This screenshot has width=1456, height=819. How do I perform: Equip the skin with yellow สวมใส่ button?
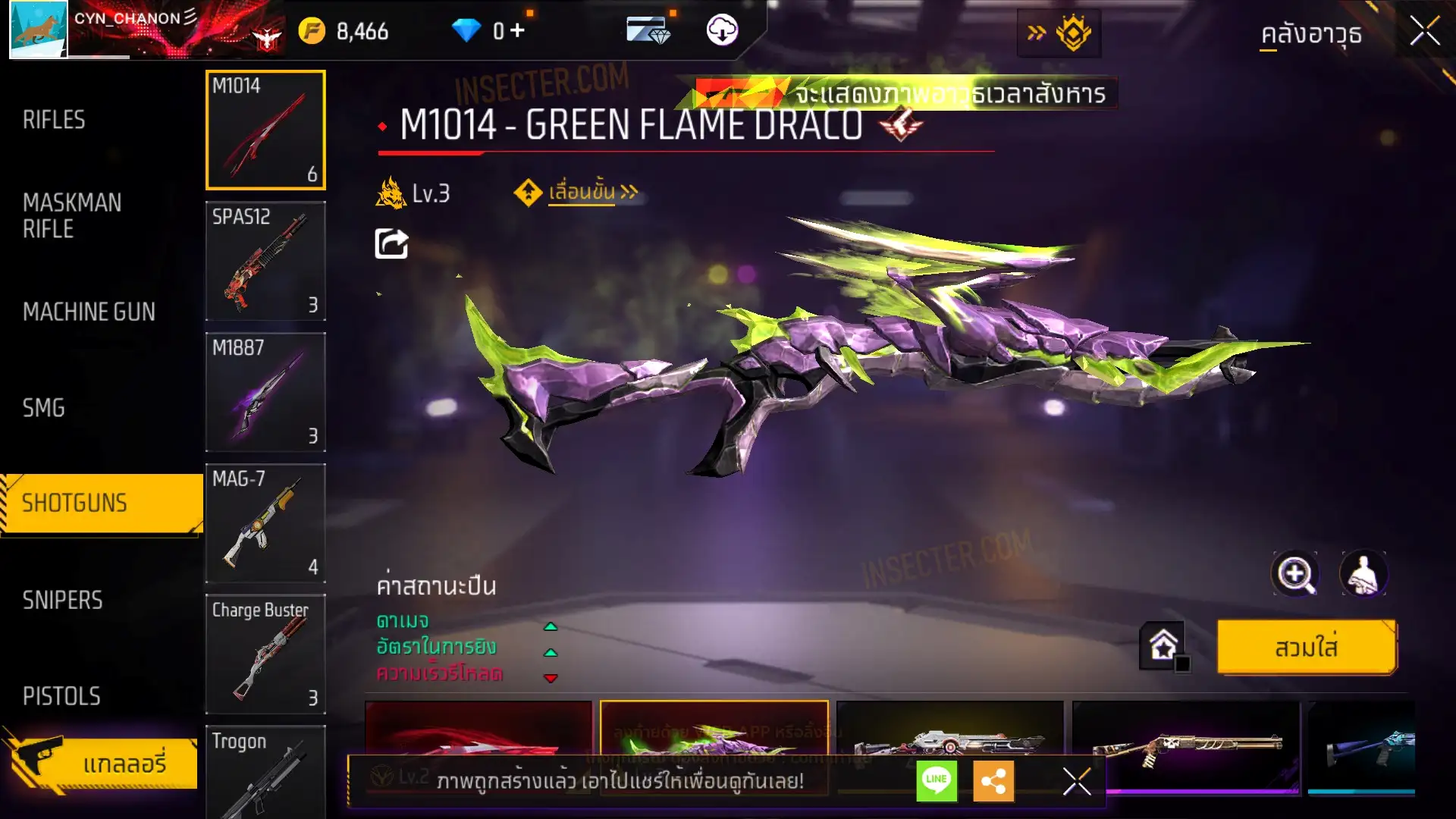(1306, 648)
